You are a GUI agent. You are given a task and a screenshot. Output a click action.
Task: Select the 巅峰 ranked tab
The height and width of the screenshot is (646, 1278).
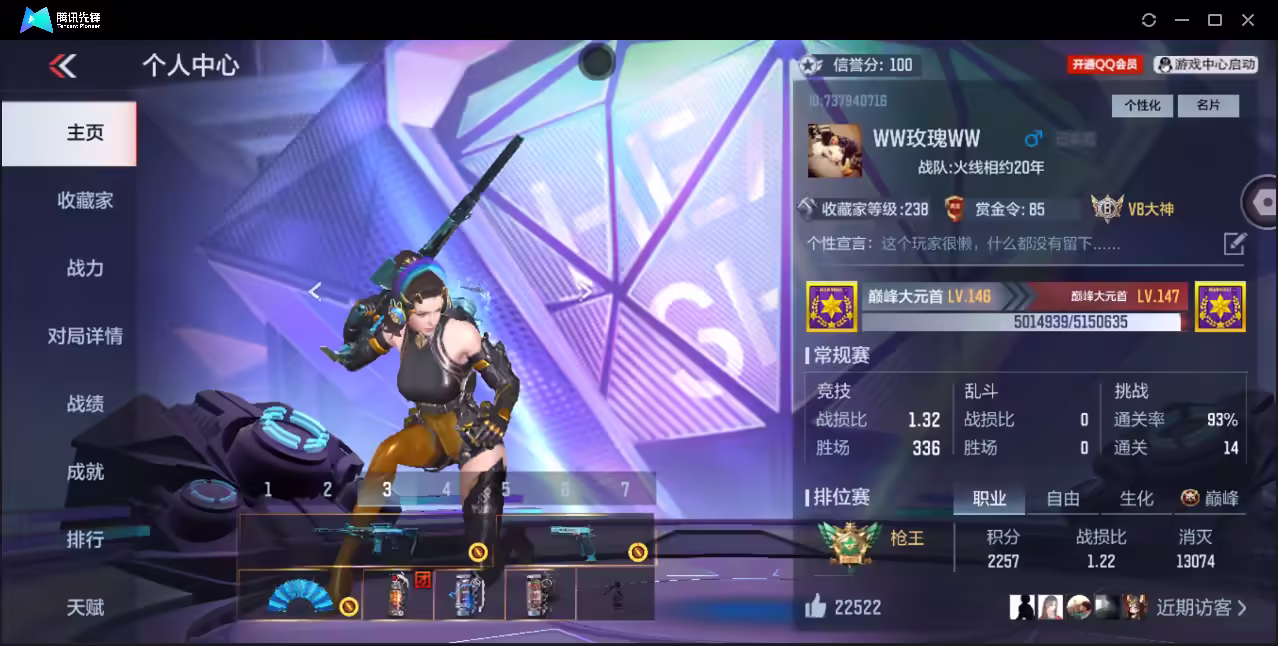point(1210,498)
